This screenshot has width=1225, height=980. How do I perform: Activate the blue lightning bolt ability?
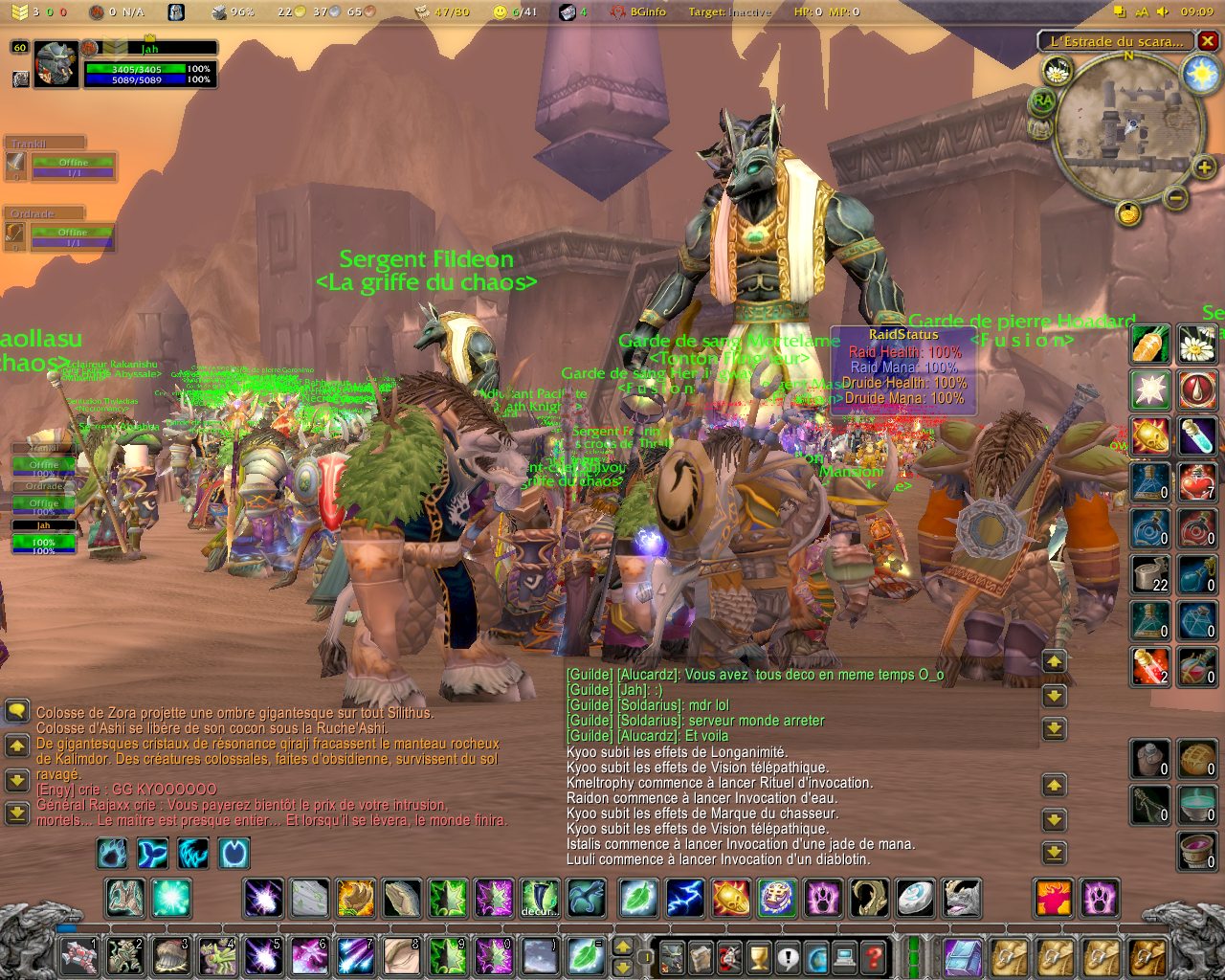[684, 899]
